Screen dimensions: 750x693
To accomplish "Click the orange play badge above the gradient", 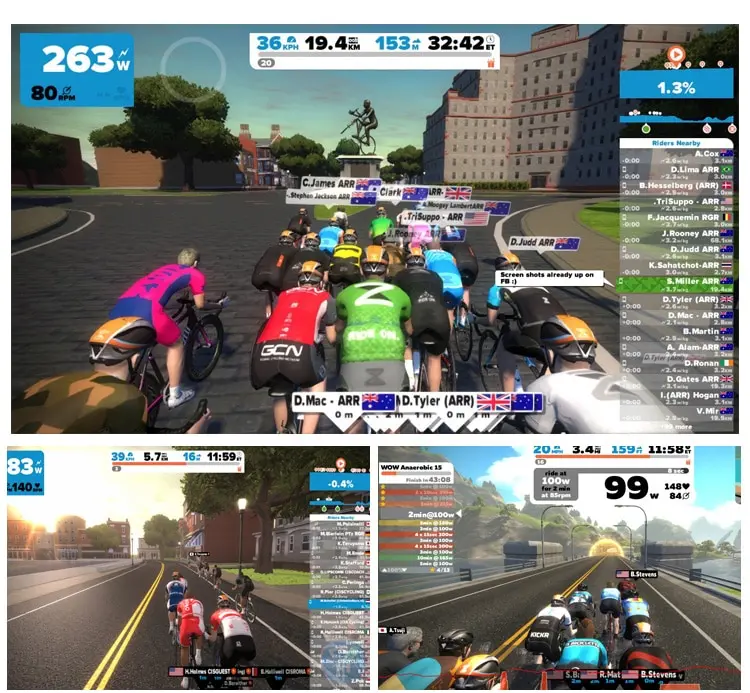I will pos(676,54).
